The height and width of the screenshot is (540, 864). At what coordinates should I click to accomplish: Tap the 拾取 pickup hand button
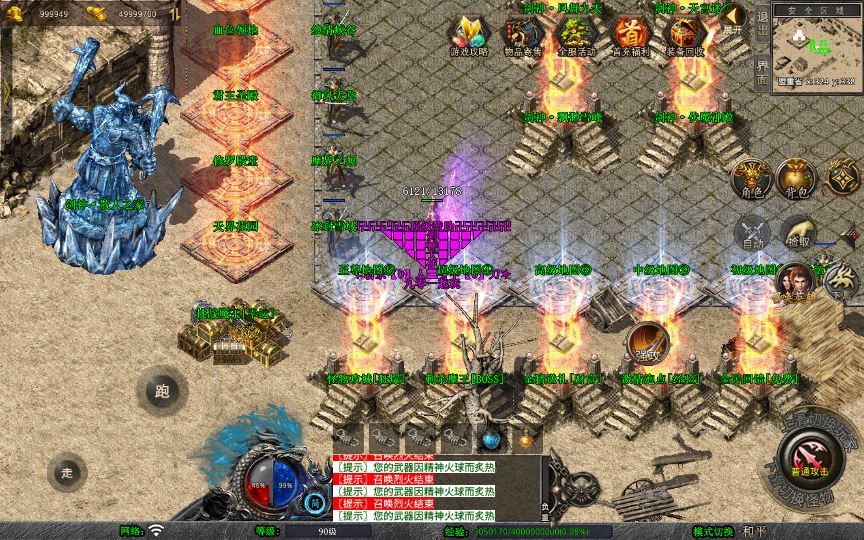click(797, 234)
